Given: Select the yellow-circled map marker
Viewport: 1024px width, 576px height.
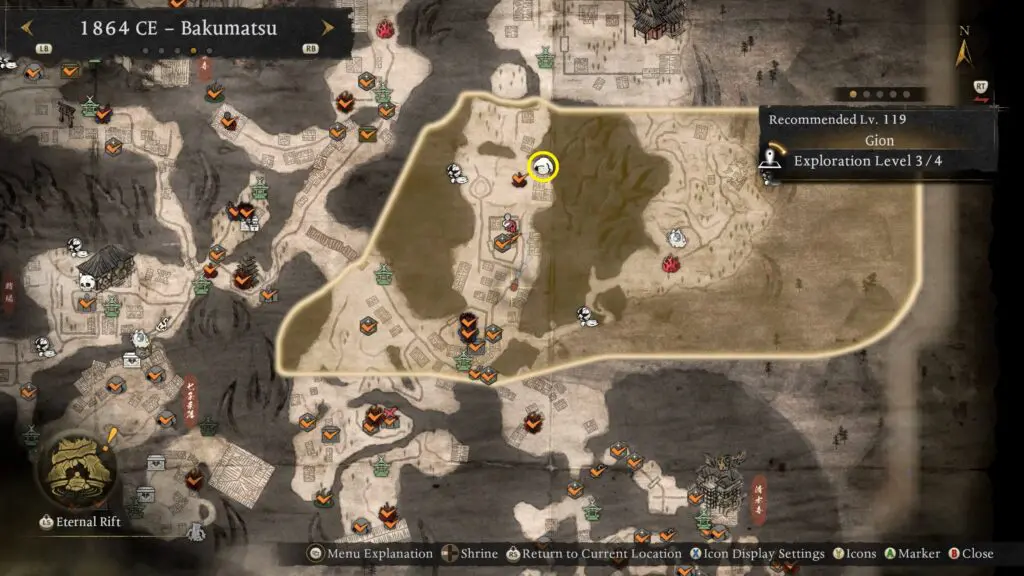Looking at the screenshot, I should point(543,167).
